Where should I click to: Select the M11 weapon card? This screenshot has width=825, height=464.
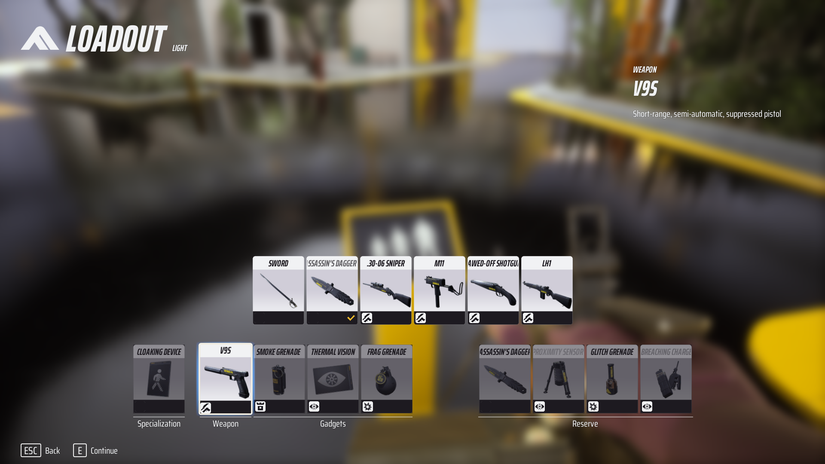(439, 290)
